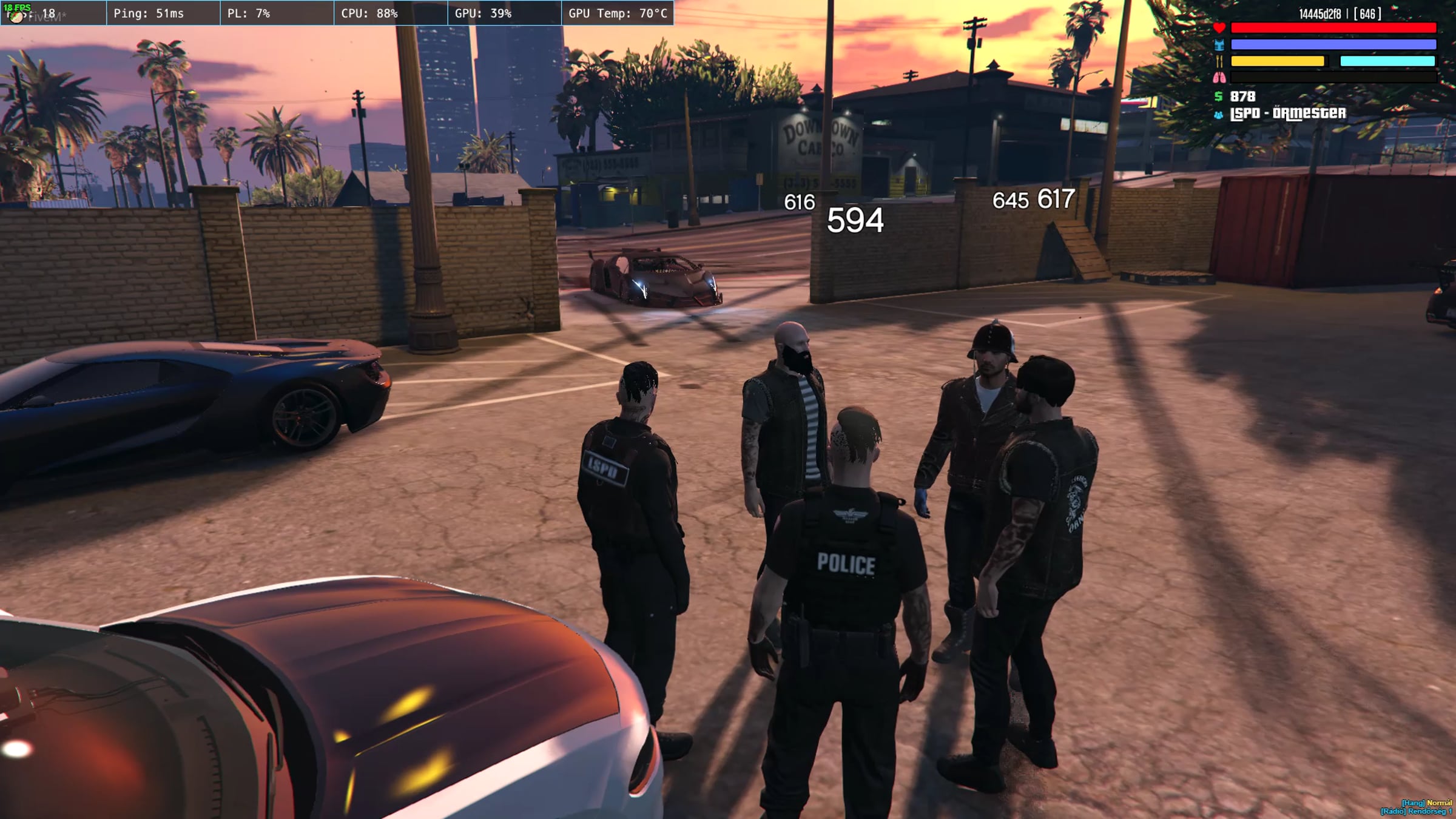Click the Hang Normál voice range indicator
This screenshot has height=819, width=1456.
pyautogui.click(x=1426, y=803)
